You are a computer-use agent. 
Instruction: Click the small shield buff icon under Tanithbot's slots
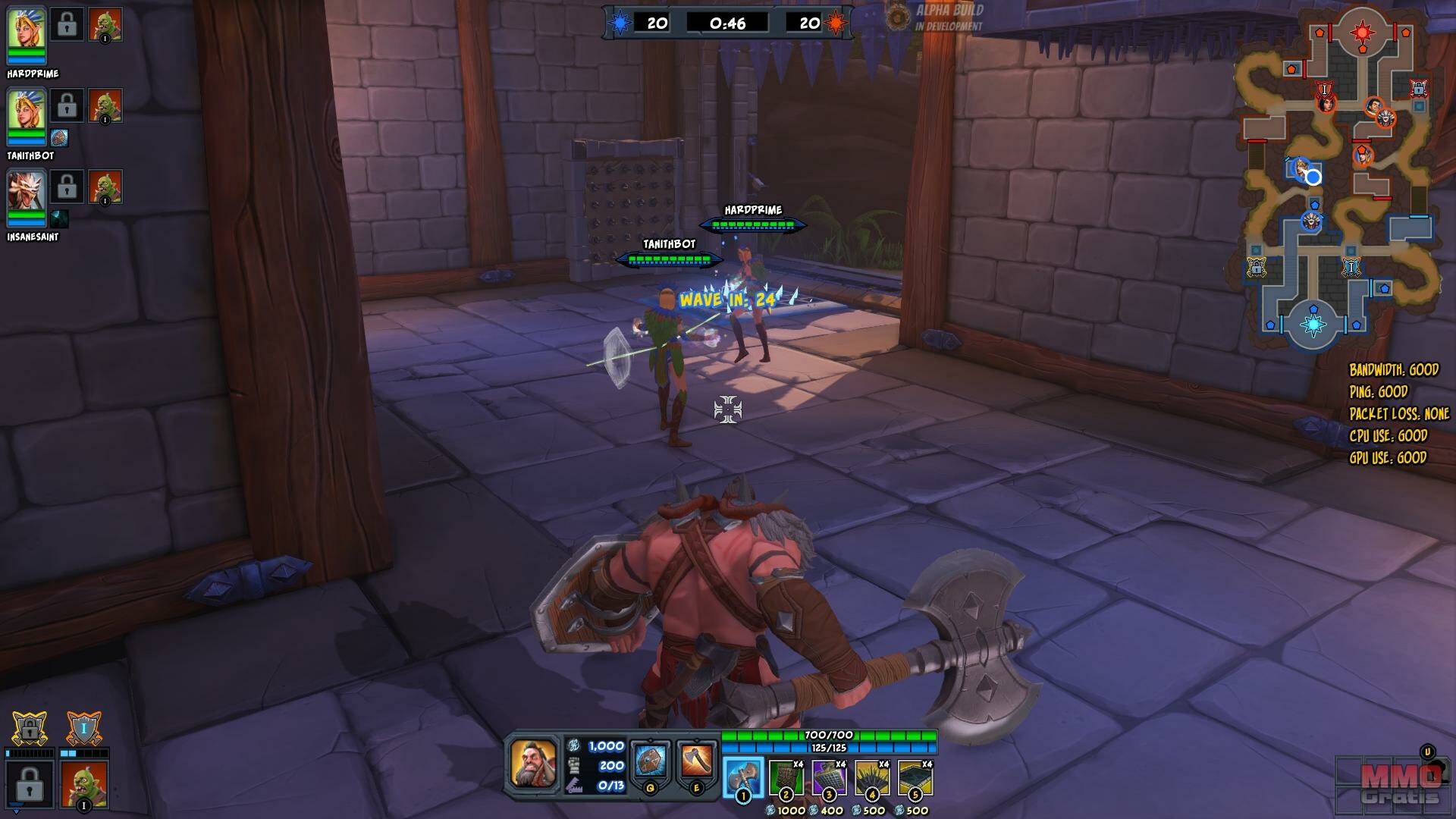[x=59, y=138]
